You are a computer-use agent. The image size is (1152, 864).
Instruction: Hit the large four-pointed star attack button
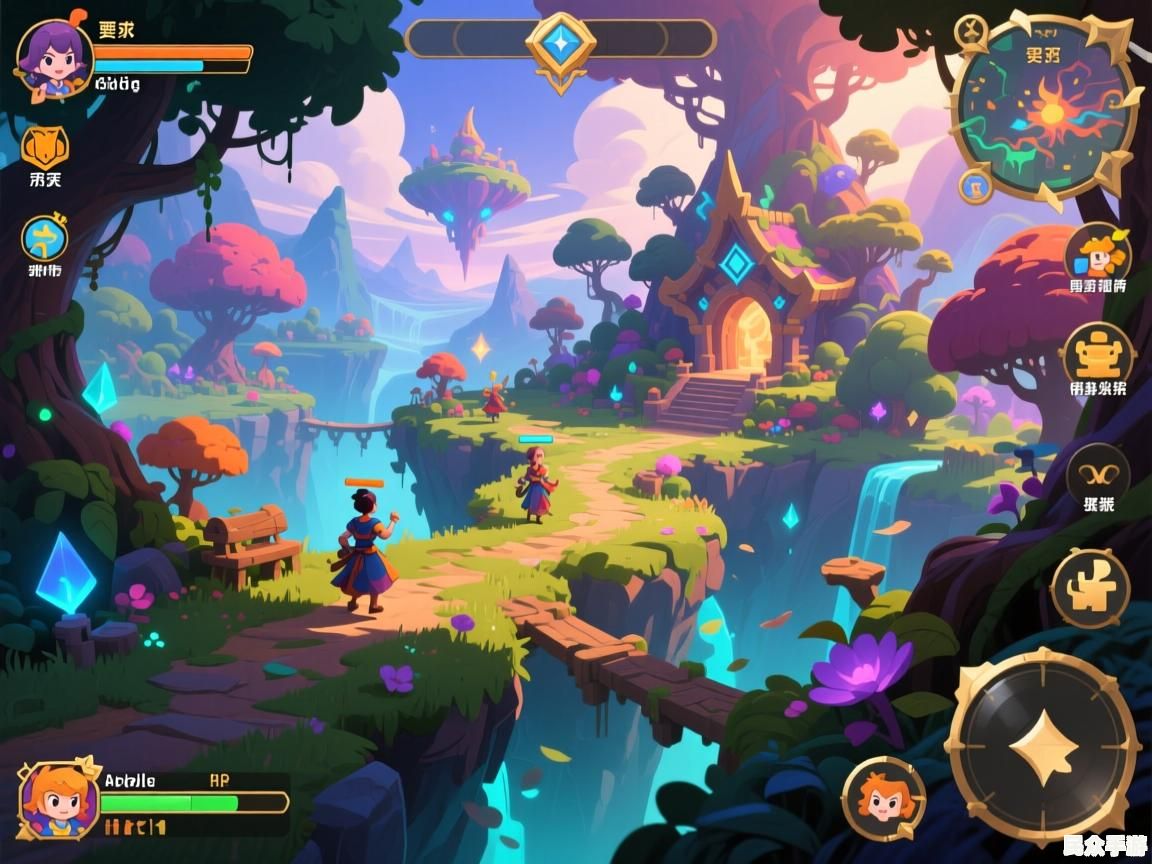[x=1043, y=744]
